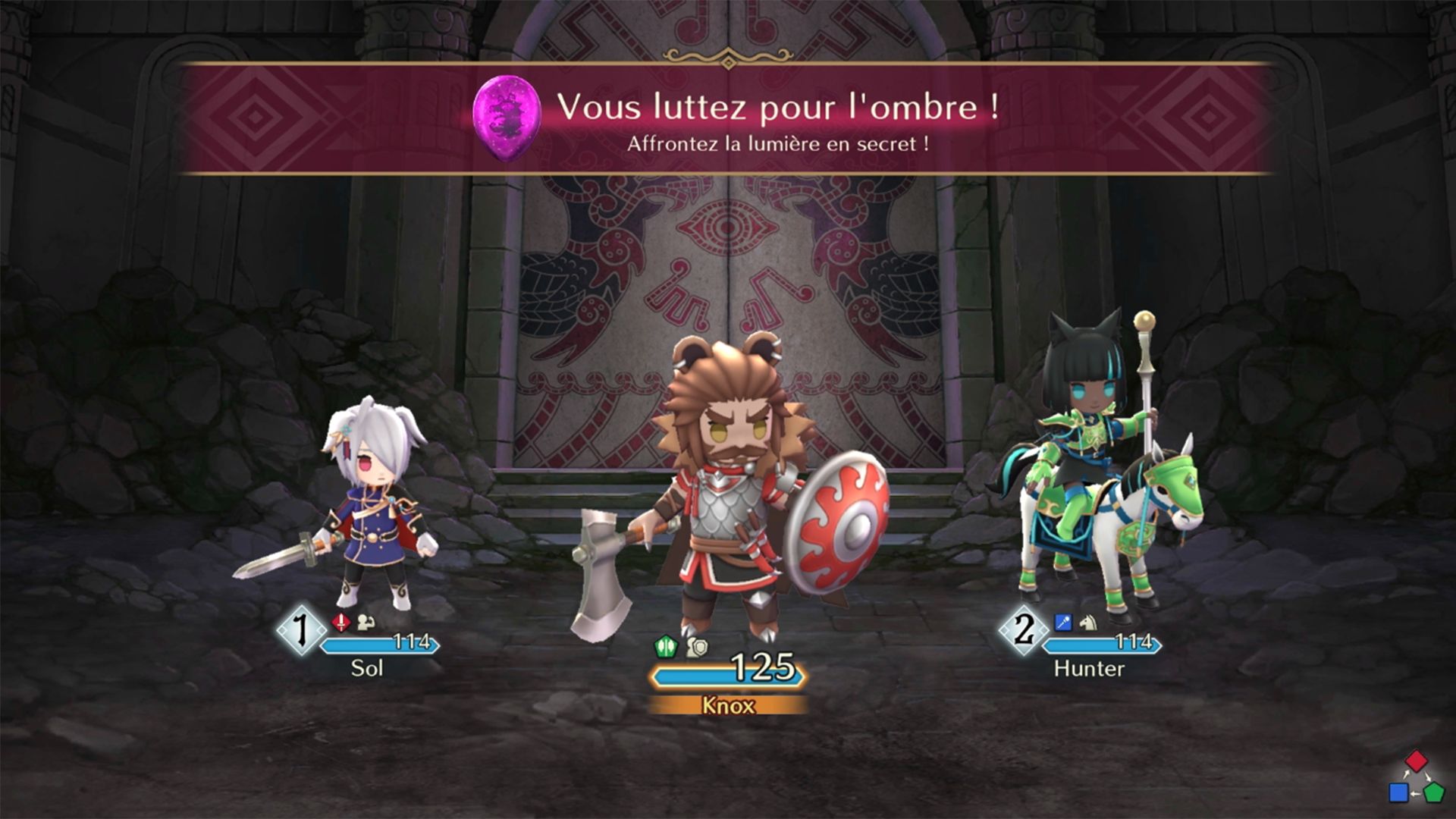
Task: Inspect Sol's red weapon type icon
Action: tap(341, 623)
